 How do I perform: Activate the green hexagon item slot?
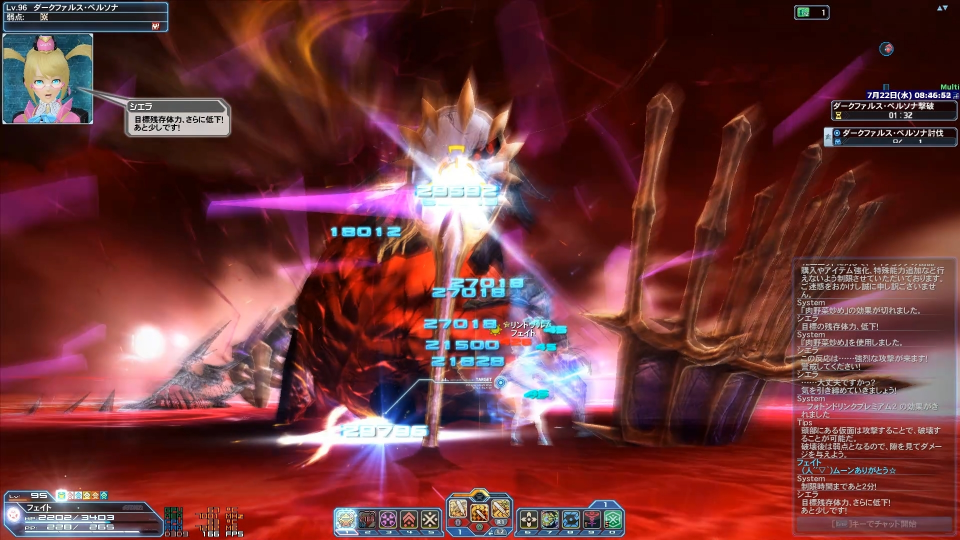tap(613, 519)
